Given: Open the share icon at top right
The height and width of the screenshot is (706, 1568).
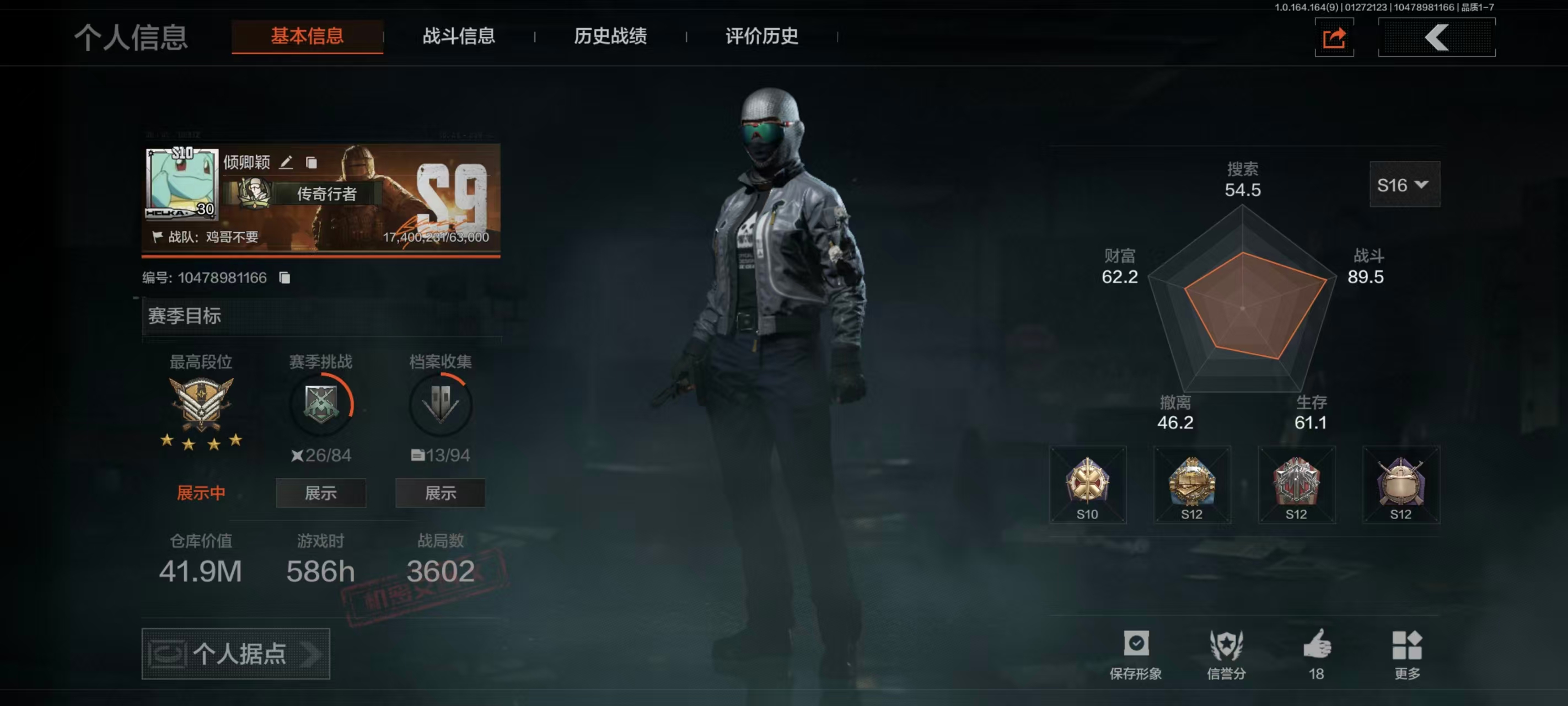Looking at the screenshot, I should coord(1334,38).
